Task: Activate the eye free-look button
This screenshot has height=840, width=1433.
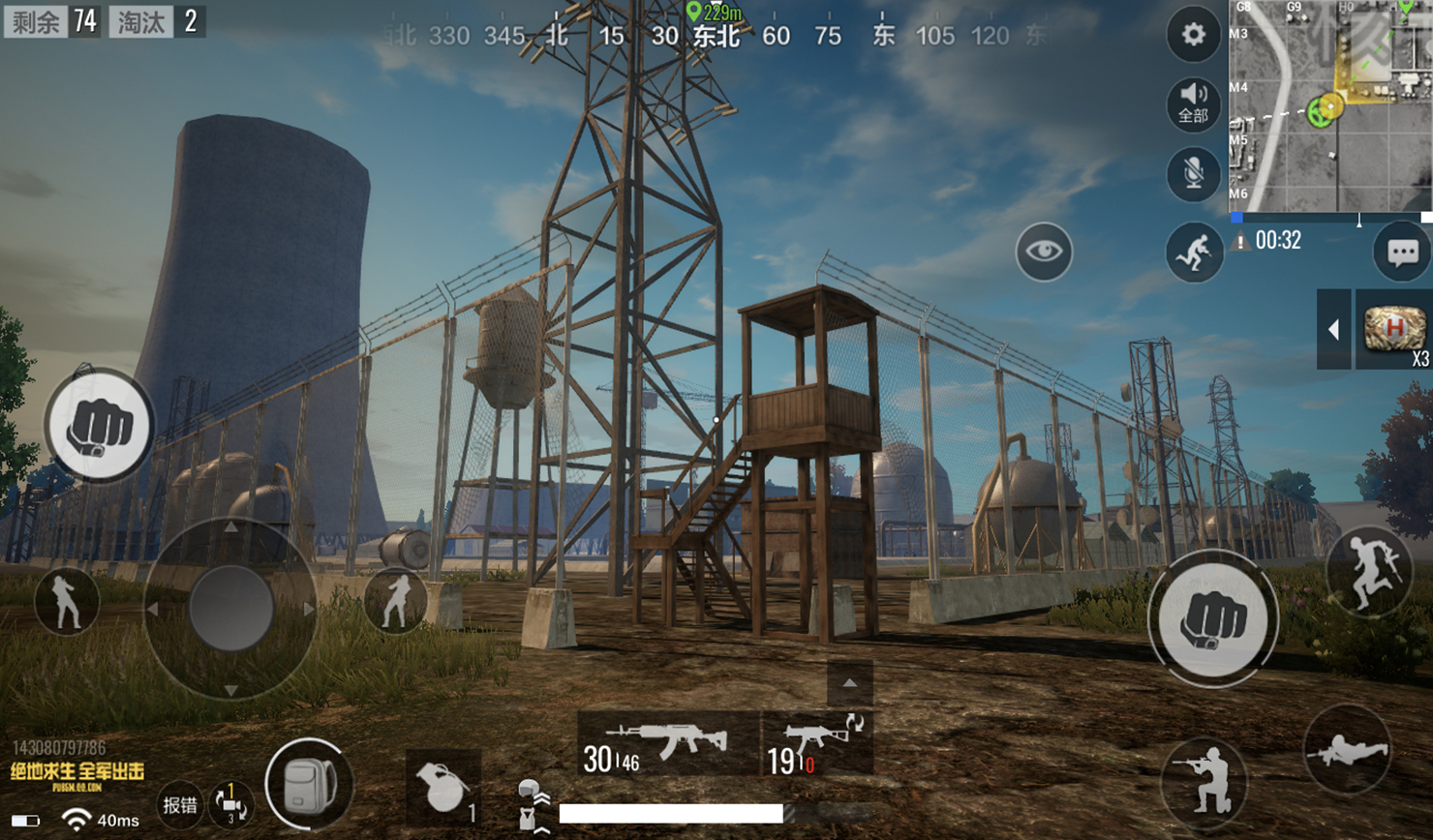Action: (x=1044, y=252)
